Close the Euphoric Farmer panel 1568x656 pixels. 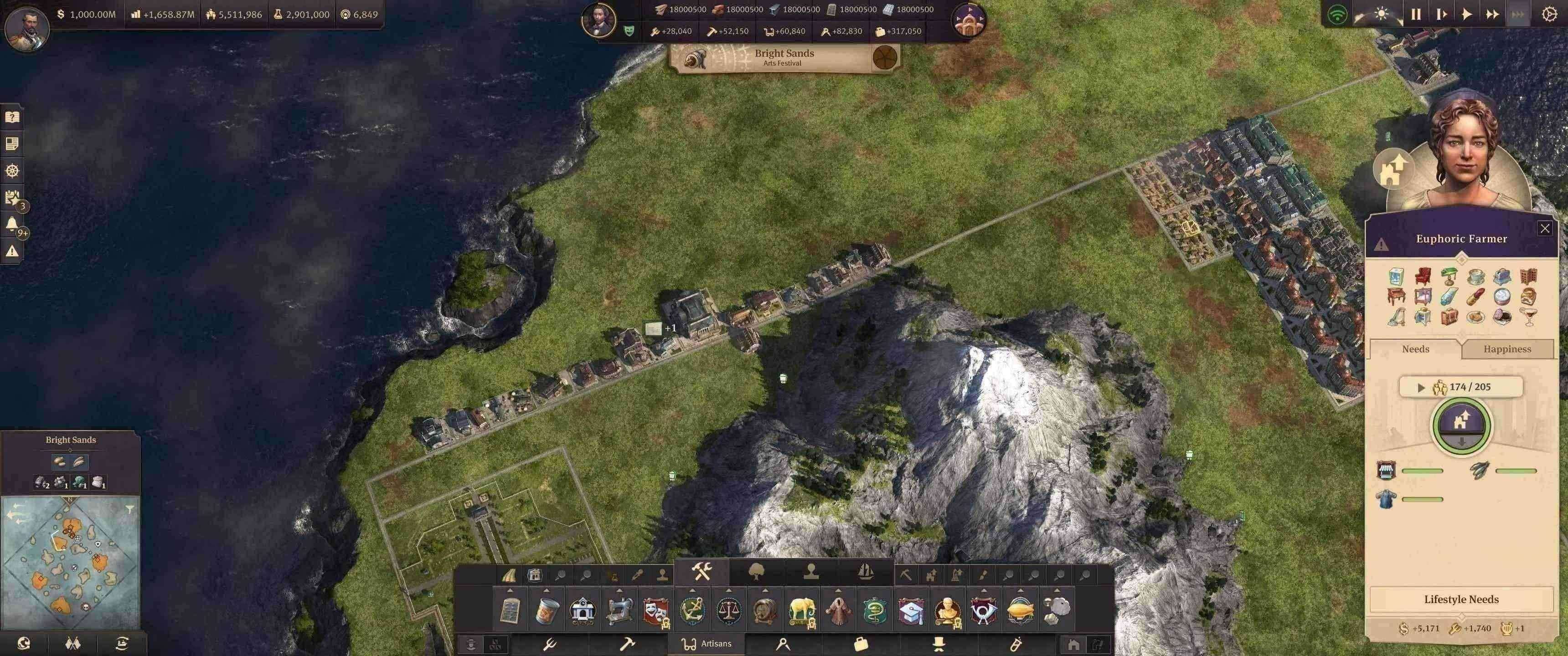point(1544,228)
